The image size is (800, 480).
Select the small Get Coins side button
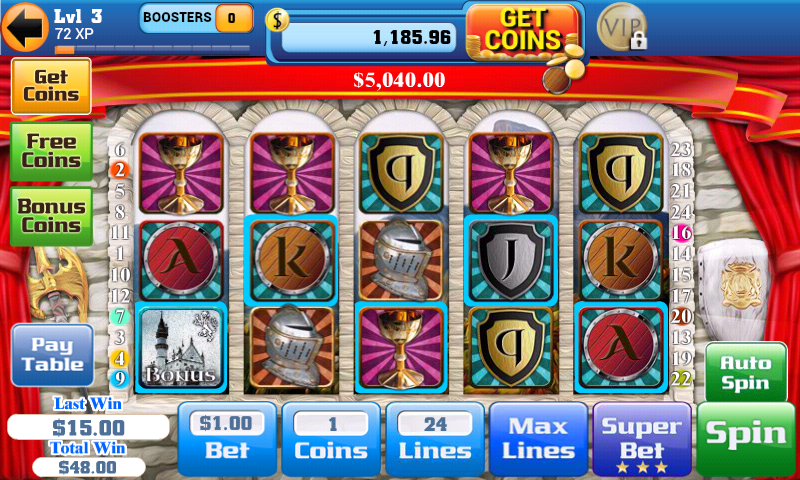[x=51, y=85]
